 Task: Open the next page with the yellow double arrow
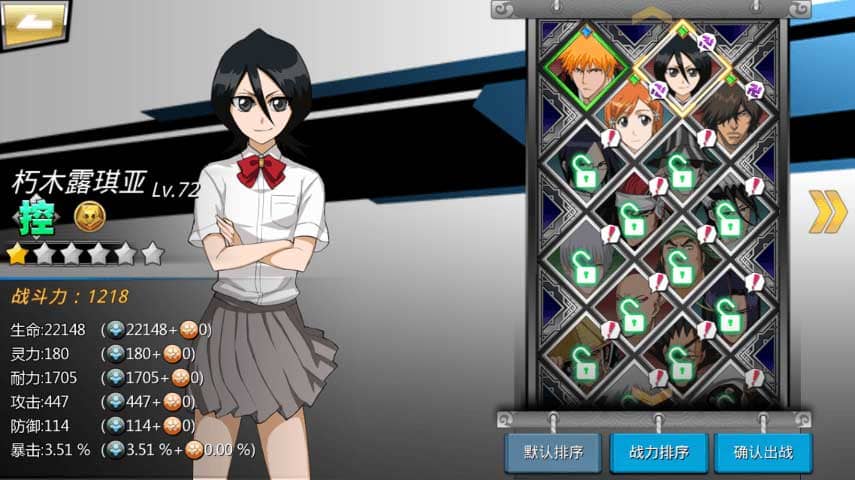827,210
